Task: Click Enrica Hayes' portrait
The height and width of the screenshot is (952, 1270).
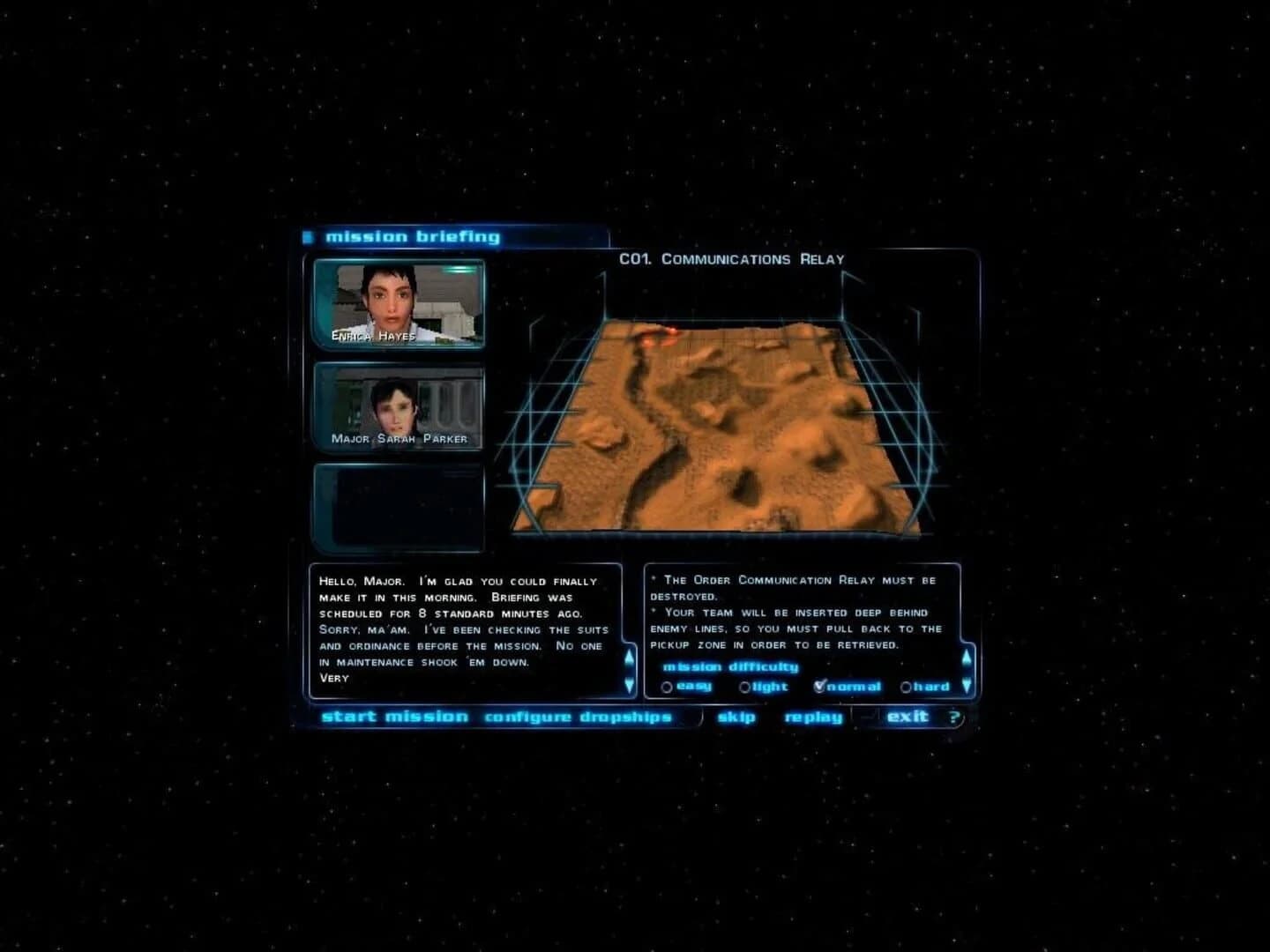Action: [399, 304]
